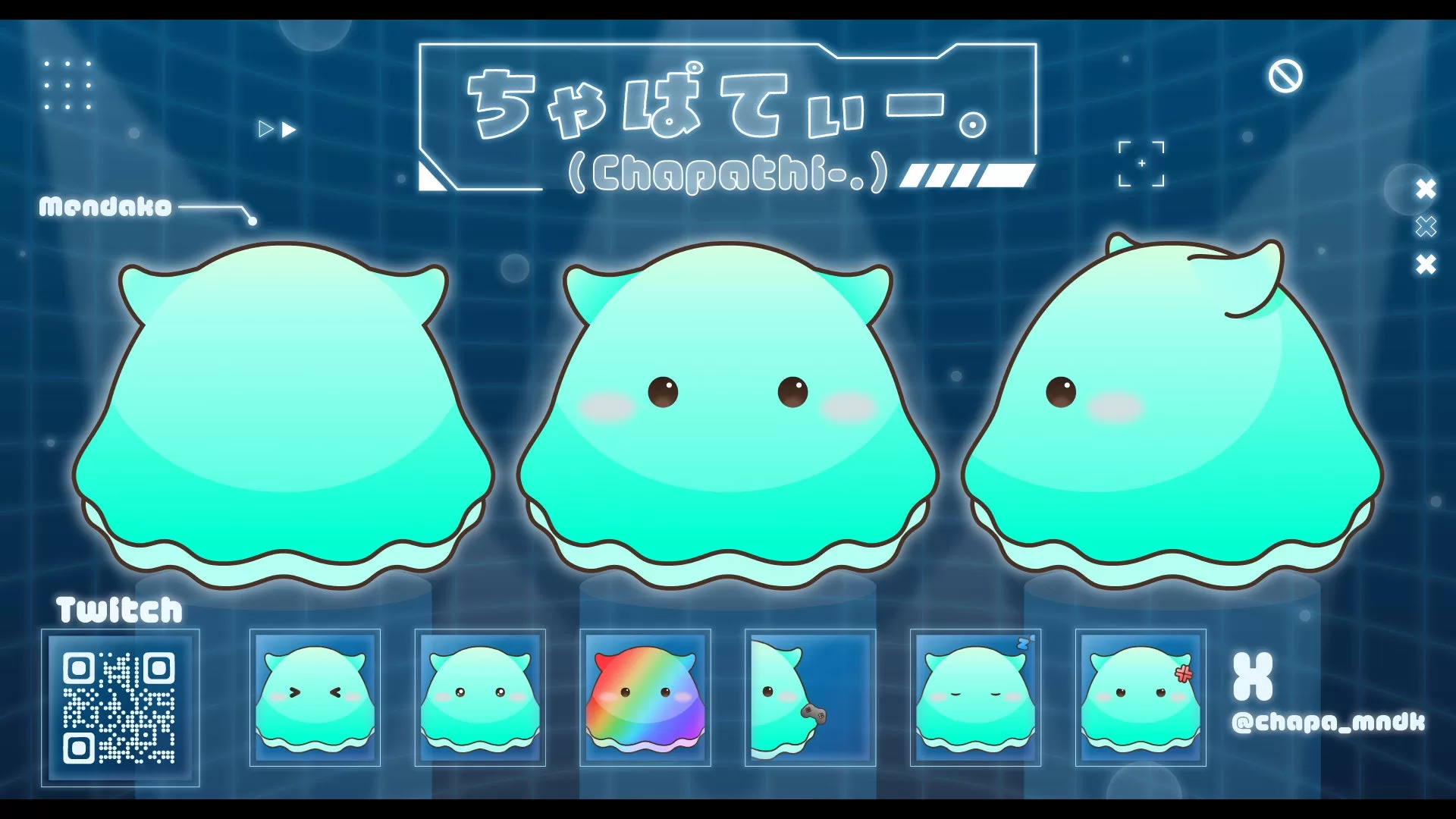Select the sleeping mendako emote
The height and width of the screenshot is (819, 1456).
pos(975,698)
